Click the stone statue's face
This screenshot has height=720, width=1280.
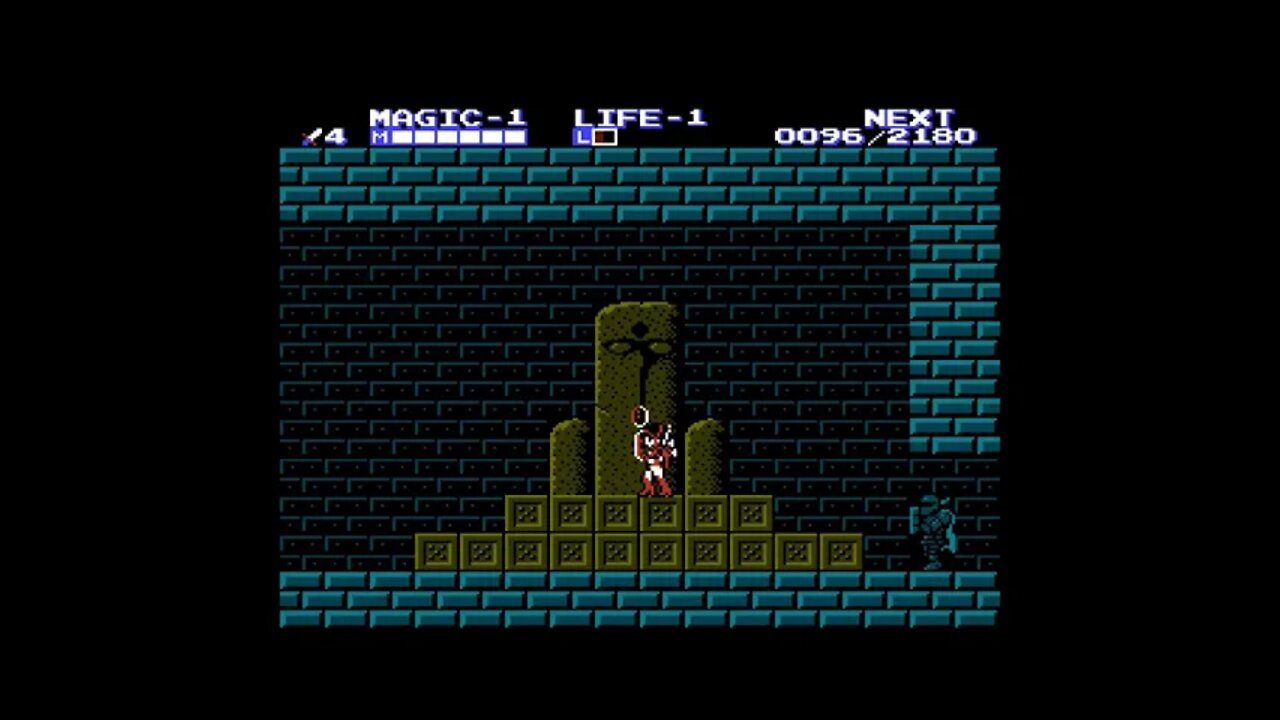[x=640, y=345]
